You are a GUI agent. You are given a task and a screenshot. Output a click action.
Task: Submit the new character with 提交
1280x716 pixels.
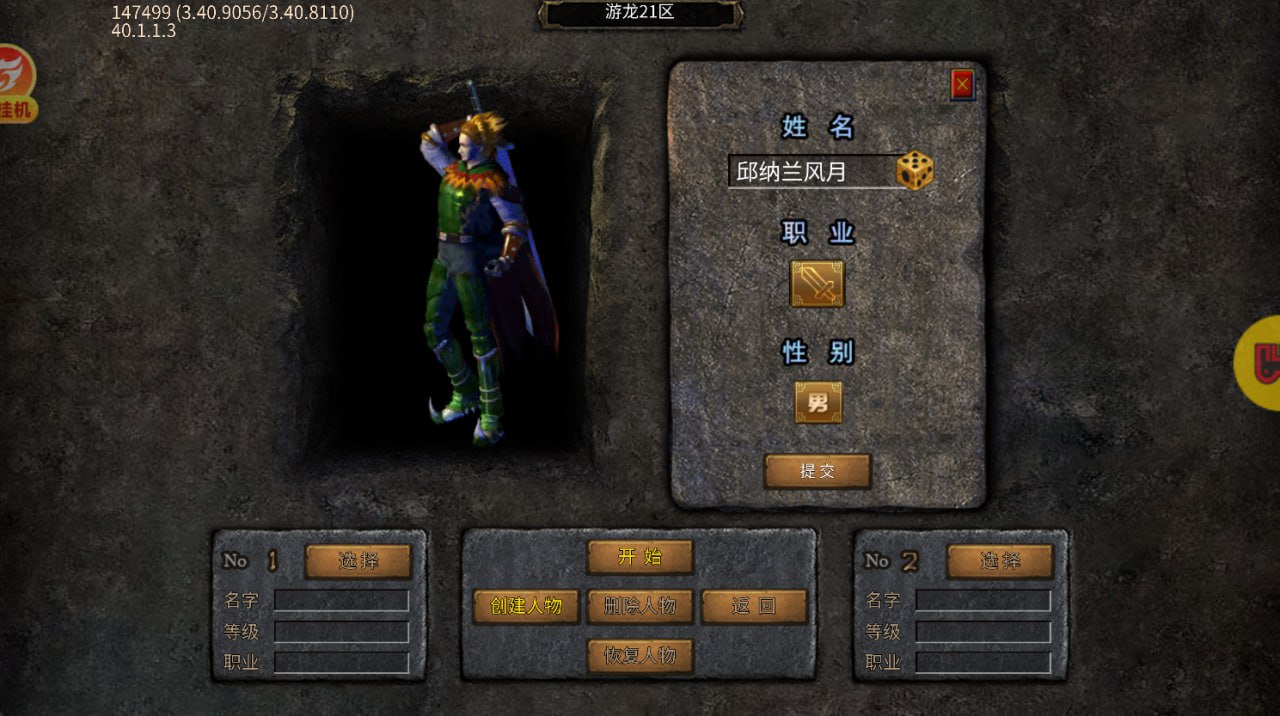click(x=817, y=471)
